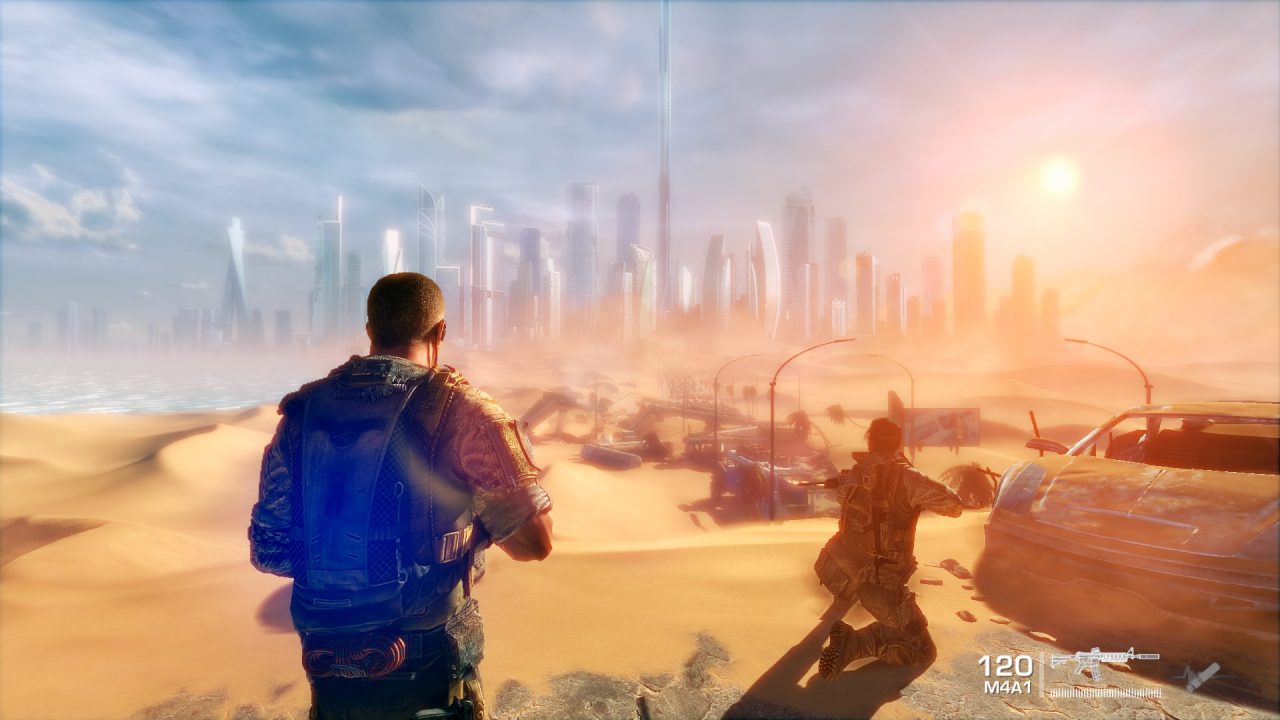Image resolution: width=1280 pixels, height=720 pixels.
Task: Click the vertical divider beside the ammo counter
Action: (1041, 672)
